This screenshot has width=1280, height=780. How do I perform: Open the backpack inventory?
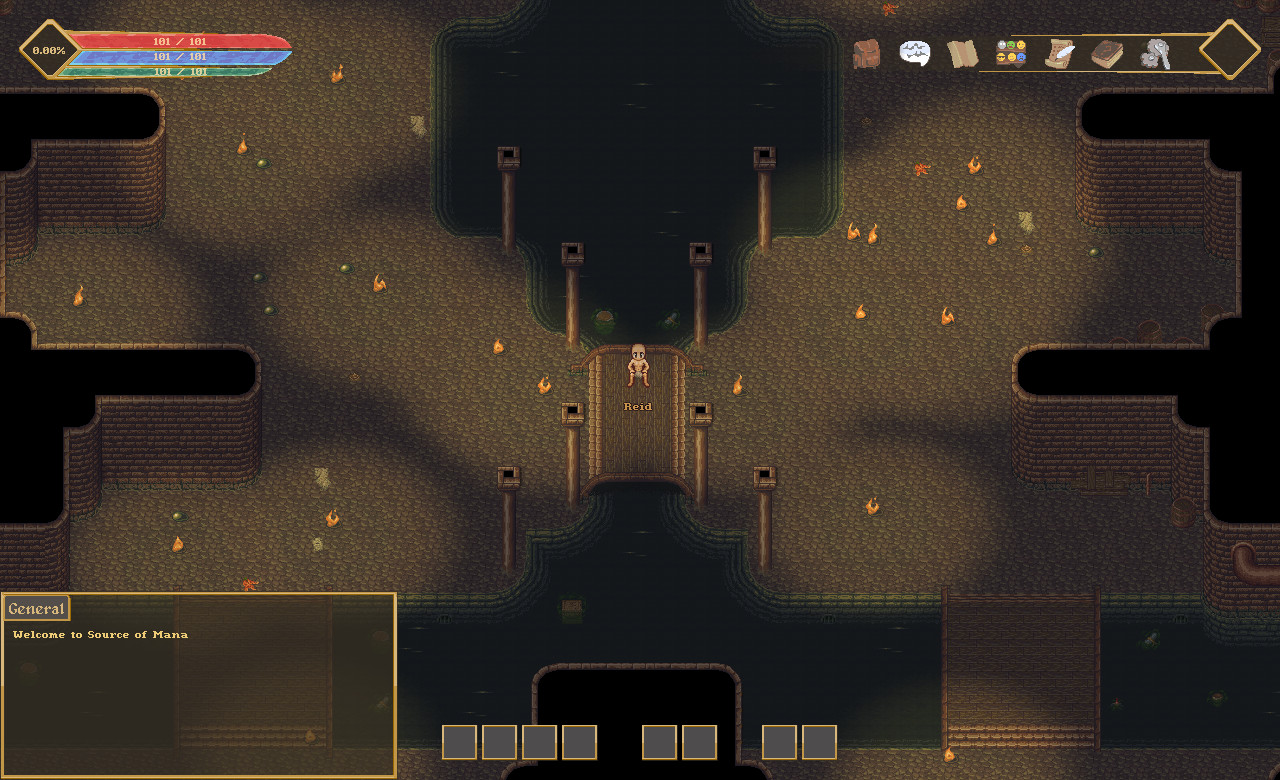866,54
